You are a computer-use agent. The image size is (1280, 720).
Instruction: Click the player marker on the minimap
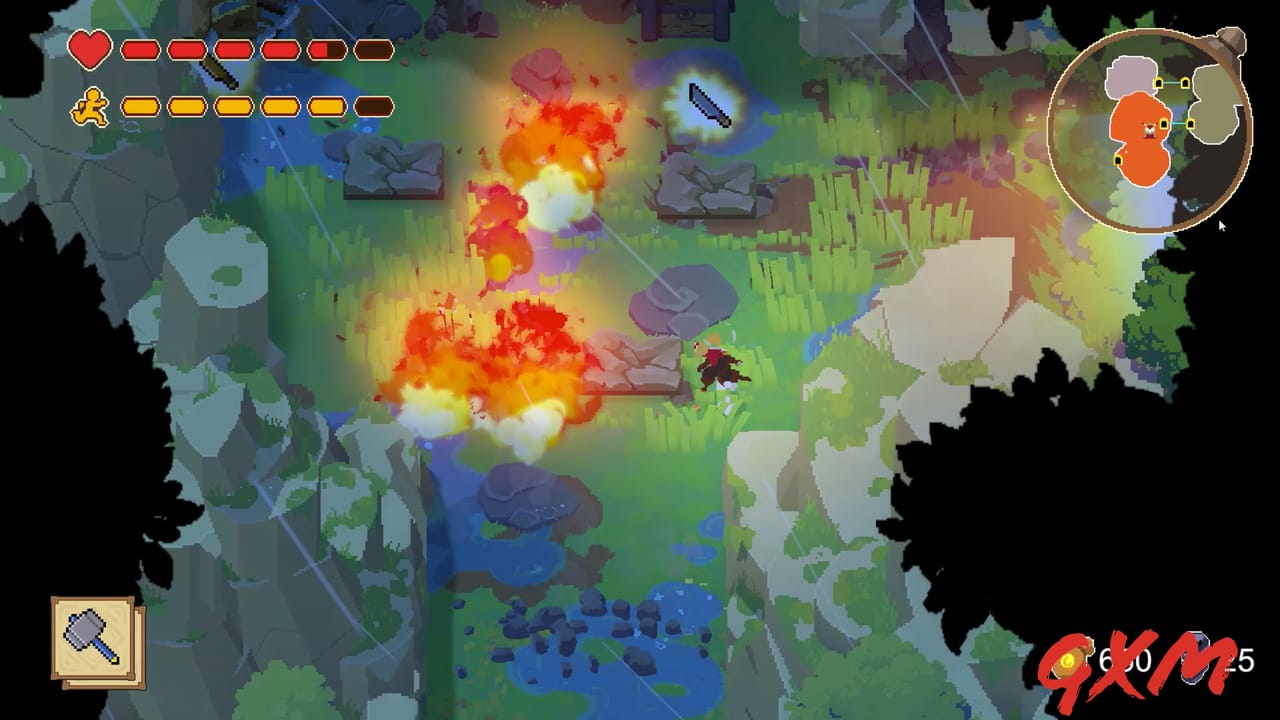1150,131
